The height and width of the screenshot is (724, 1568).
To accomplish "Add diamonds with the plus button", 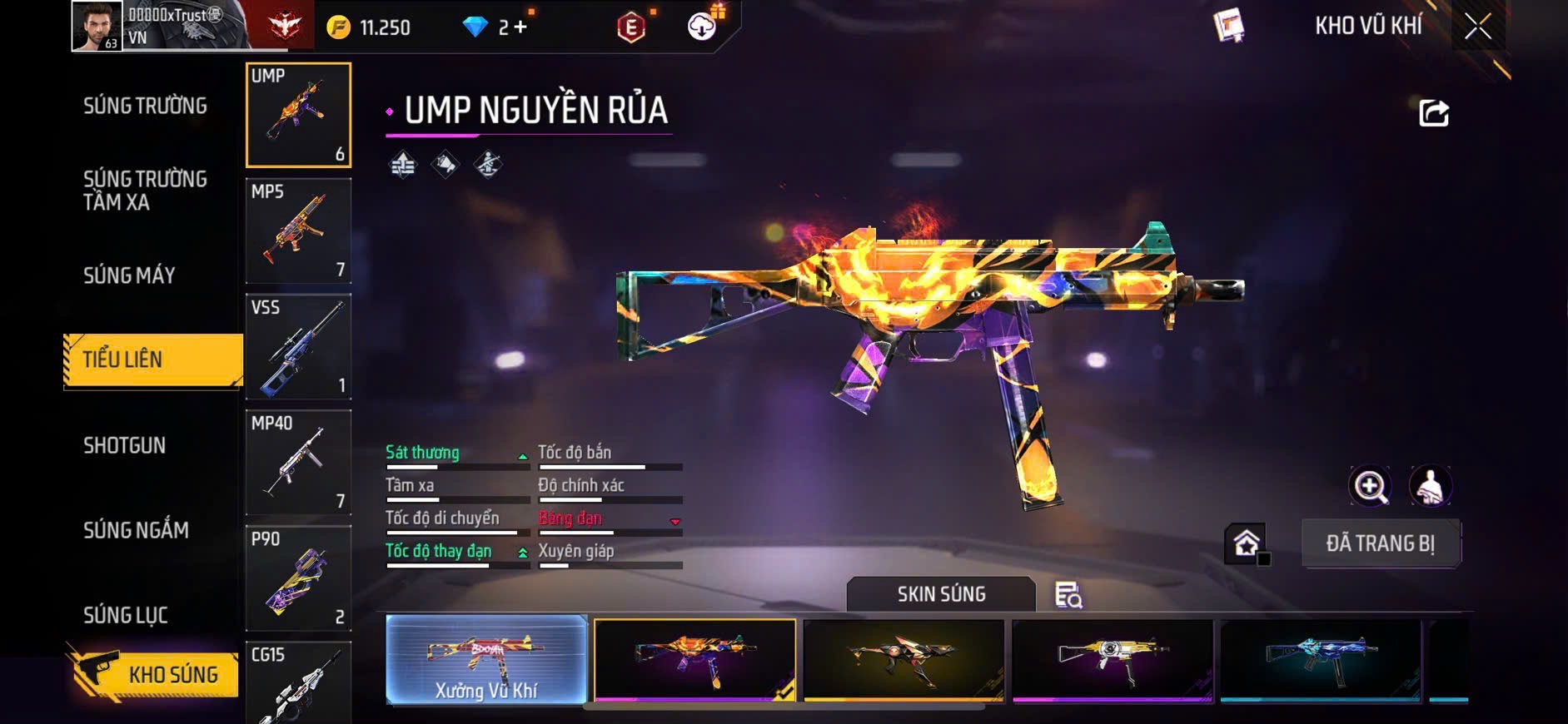I will (x=520, y=27).
